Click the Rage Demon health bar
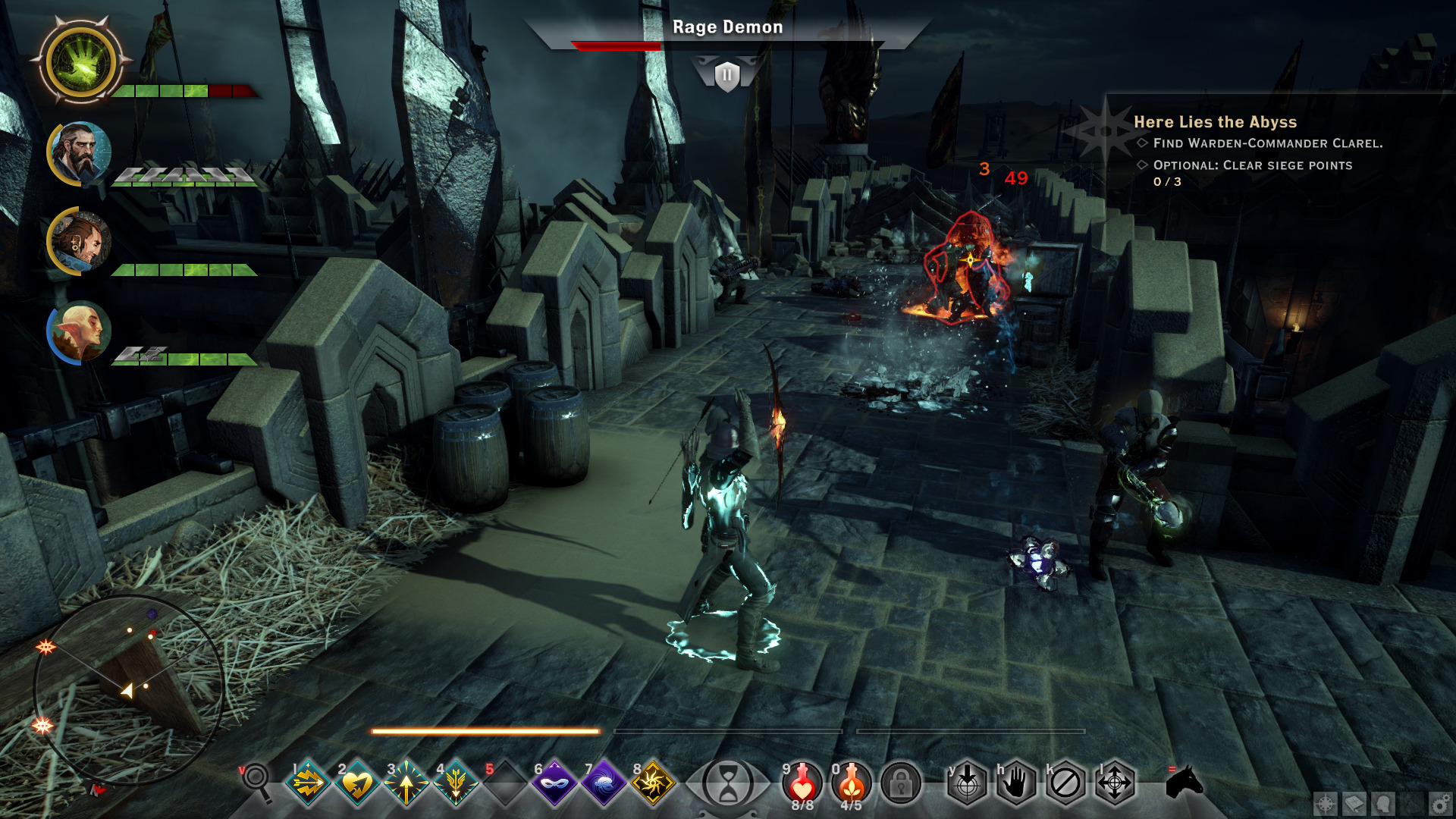This screenshot has width=1456, height=819. (726, 44)
